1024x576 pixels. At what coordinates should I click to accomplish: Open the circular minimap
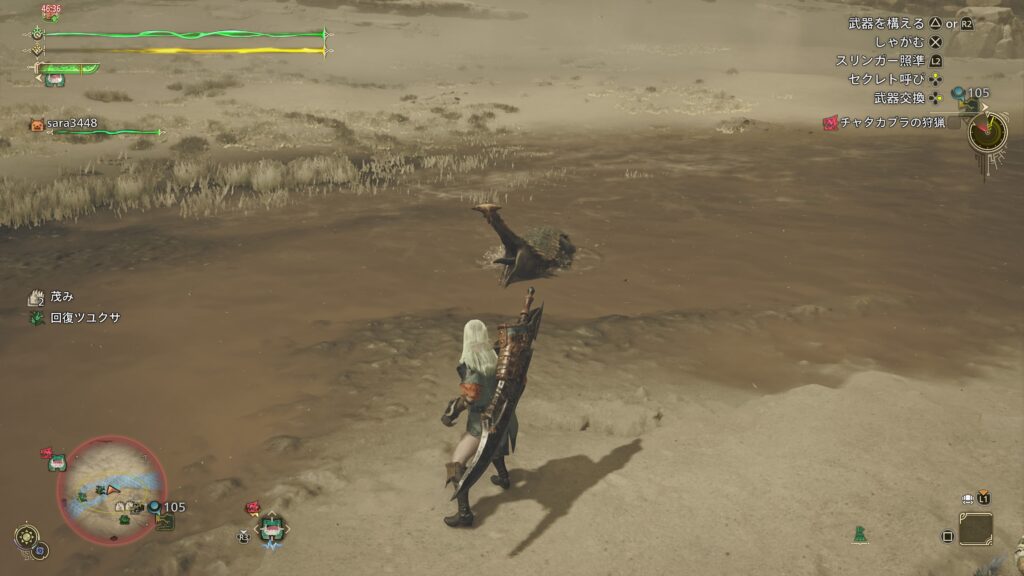[111, 490]
